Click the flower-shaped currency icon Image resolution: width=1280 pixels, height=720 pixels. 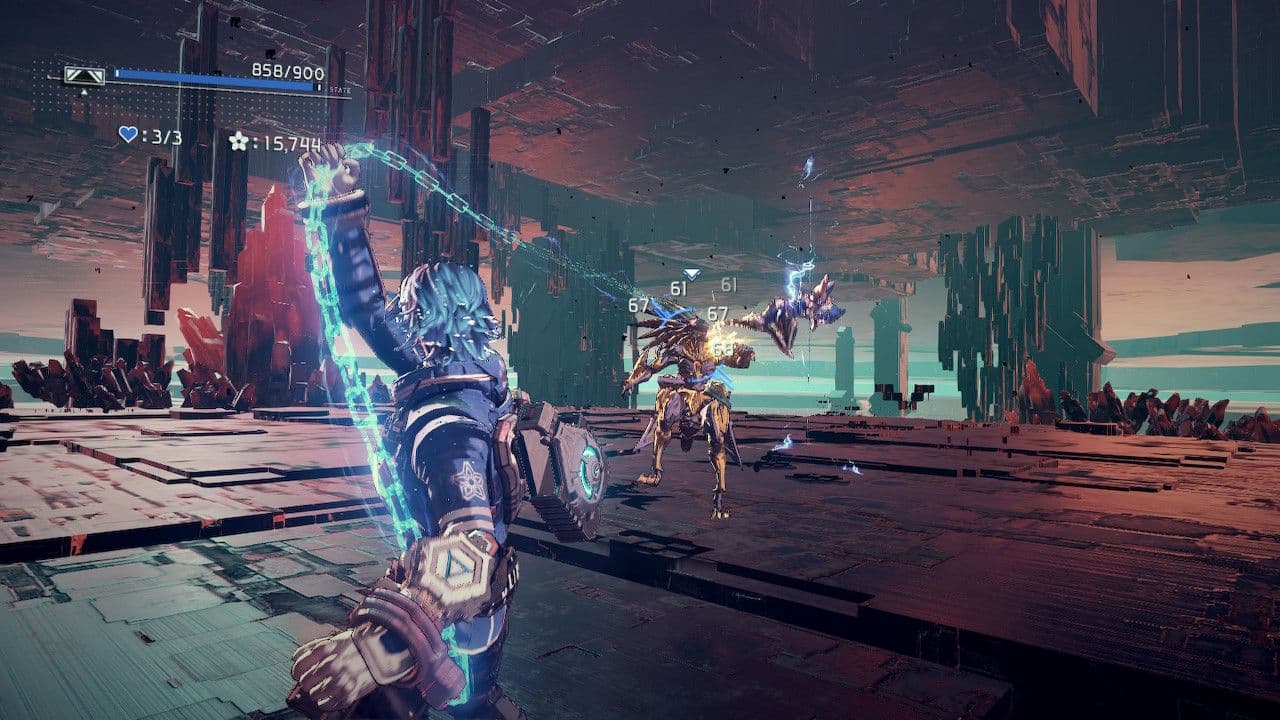click(236, 140)
